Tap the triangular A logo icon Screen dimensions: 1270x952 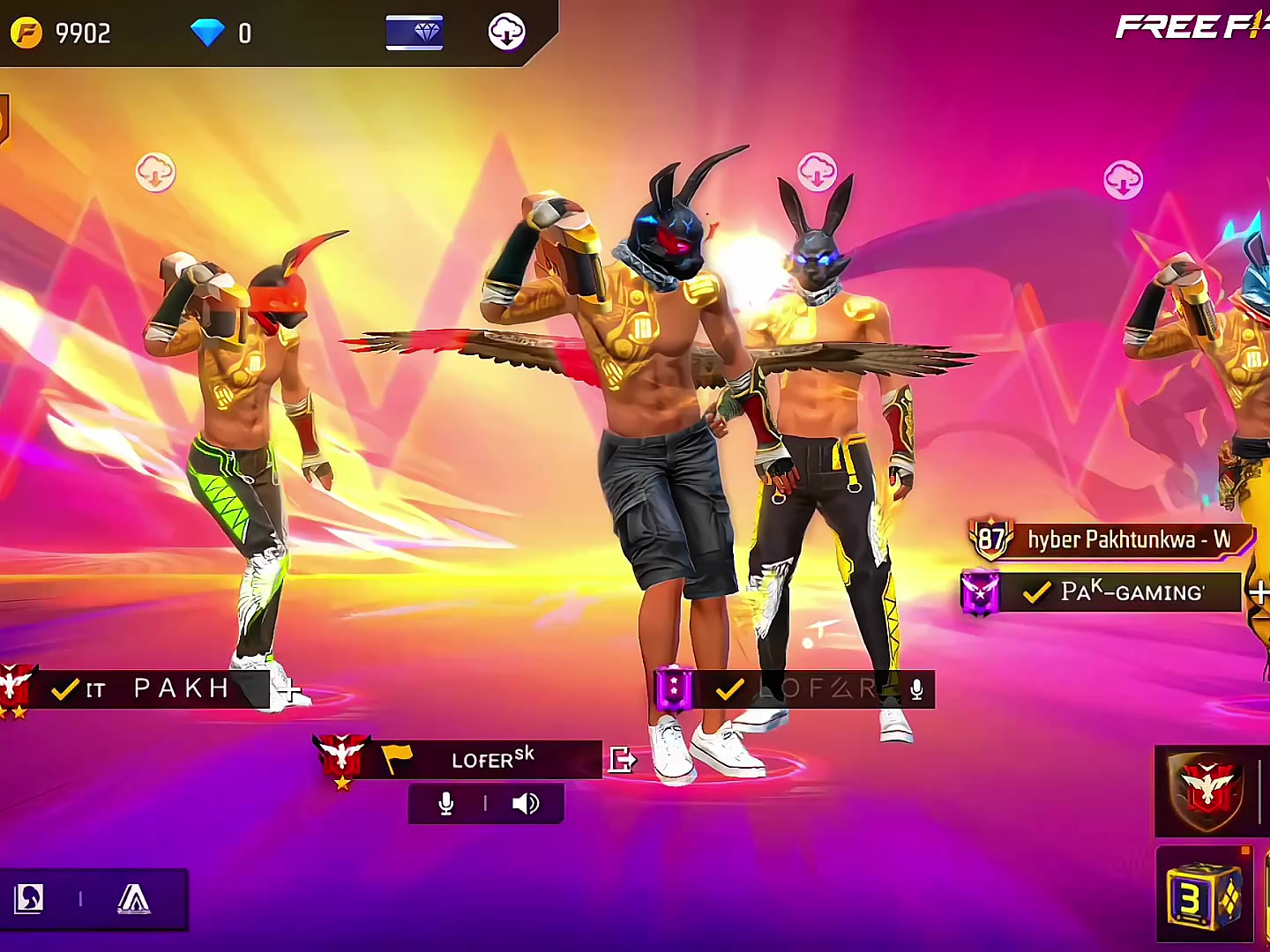point(133,899)
